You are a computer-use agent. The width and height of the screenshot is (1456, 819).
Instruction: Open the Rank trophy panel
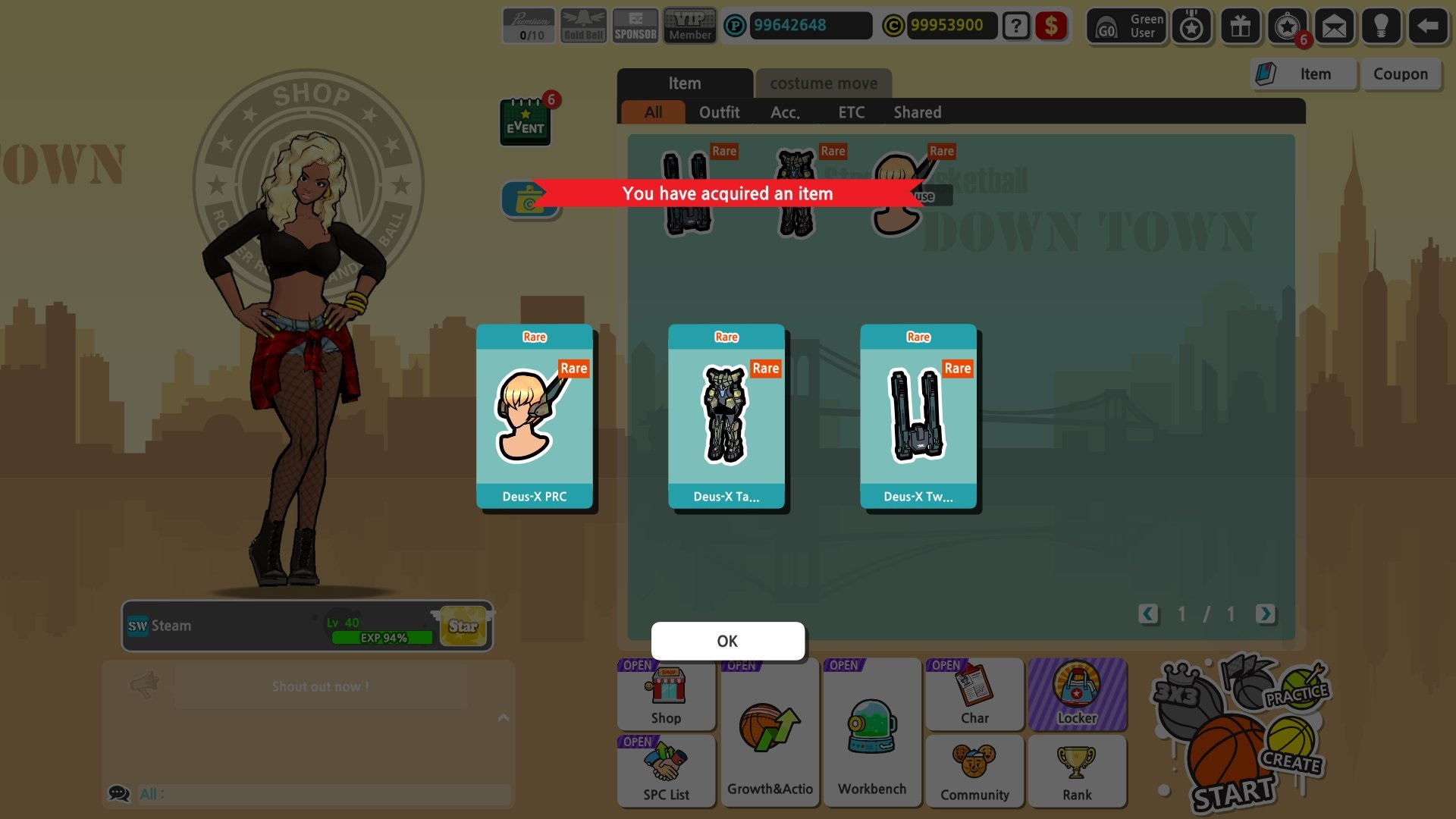(1077, 771)
